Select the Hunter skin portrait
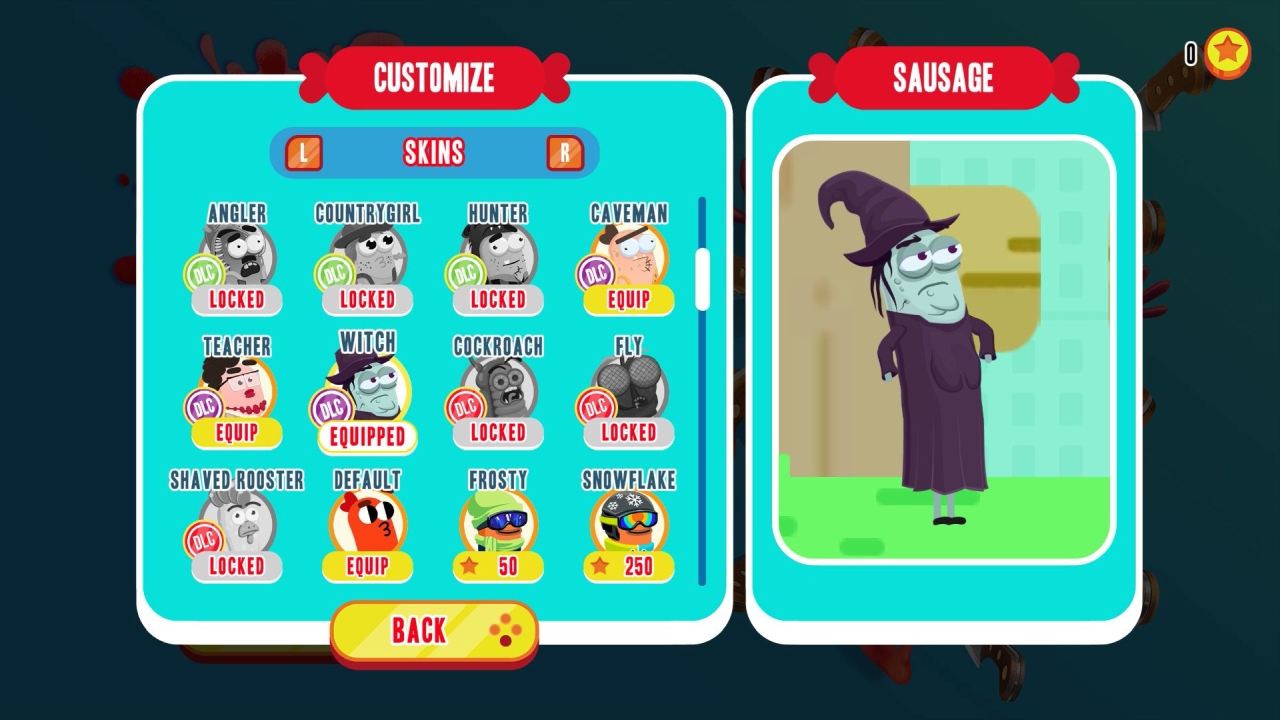1280x720 pixels. tap(497, 252)
